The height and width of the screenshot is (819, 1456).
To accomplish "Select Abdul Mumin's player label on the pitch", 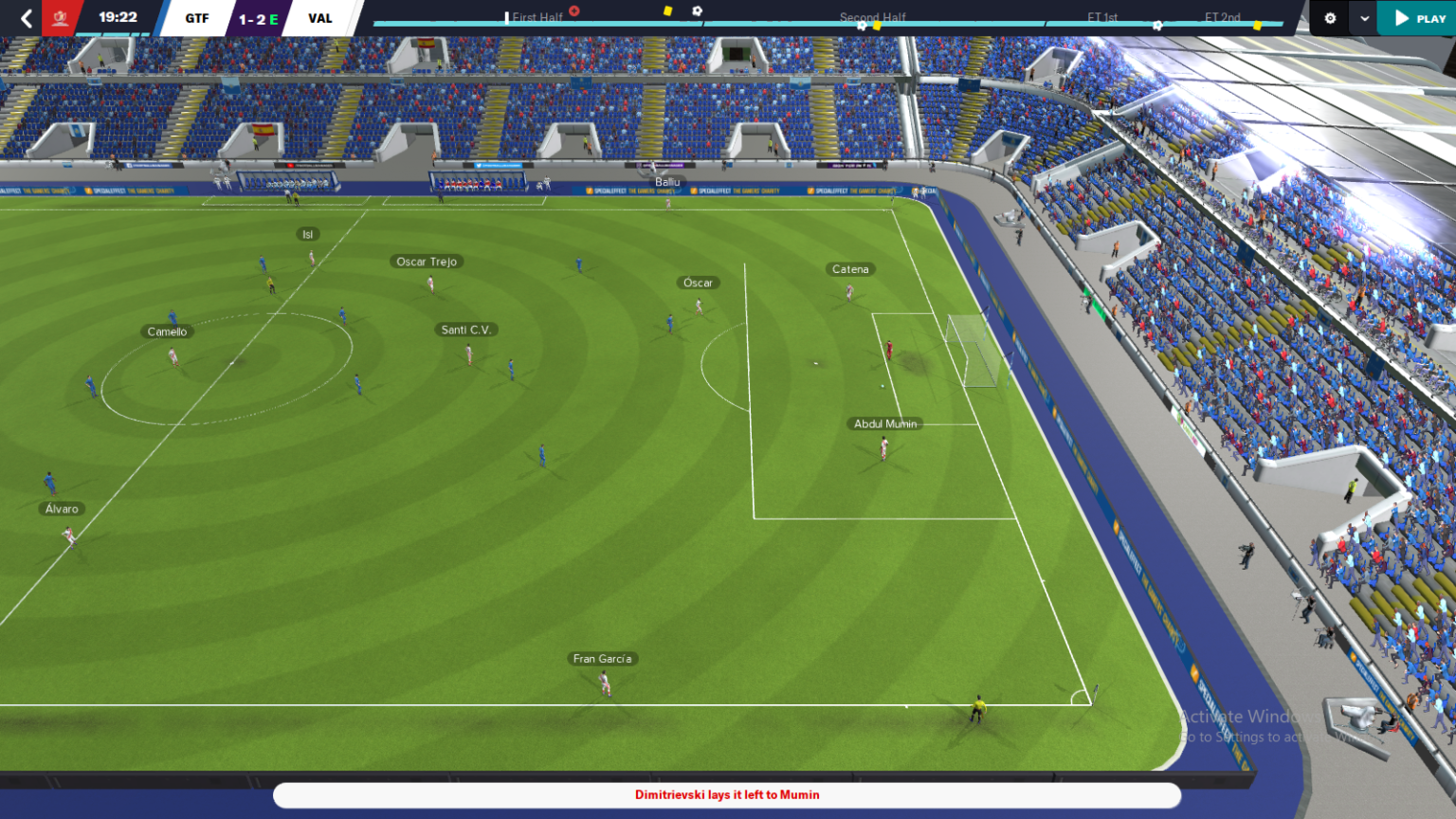I will (884, 424).
